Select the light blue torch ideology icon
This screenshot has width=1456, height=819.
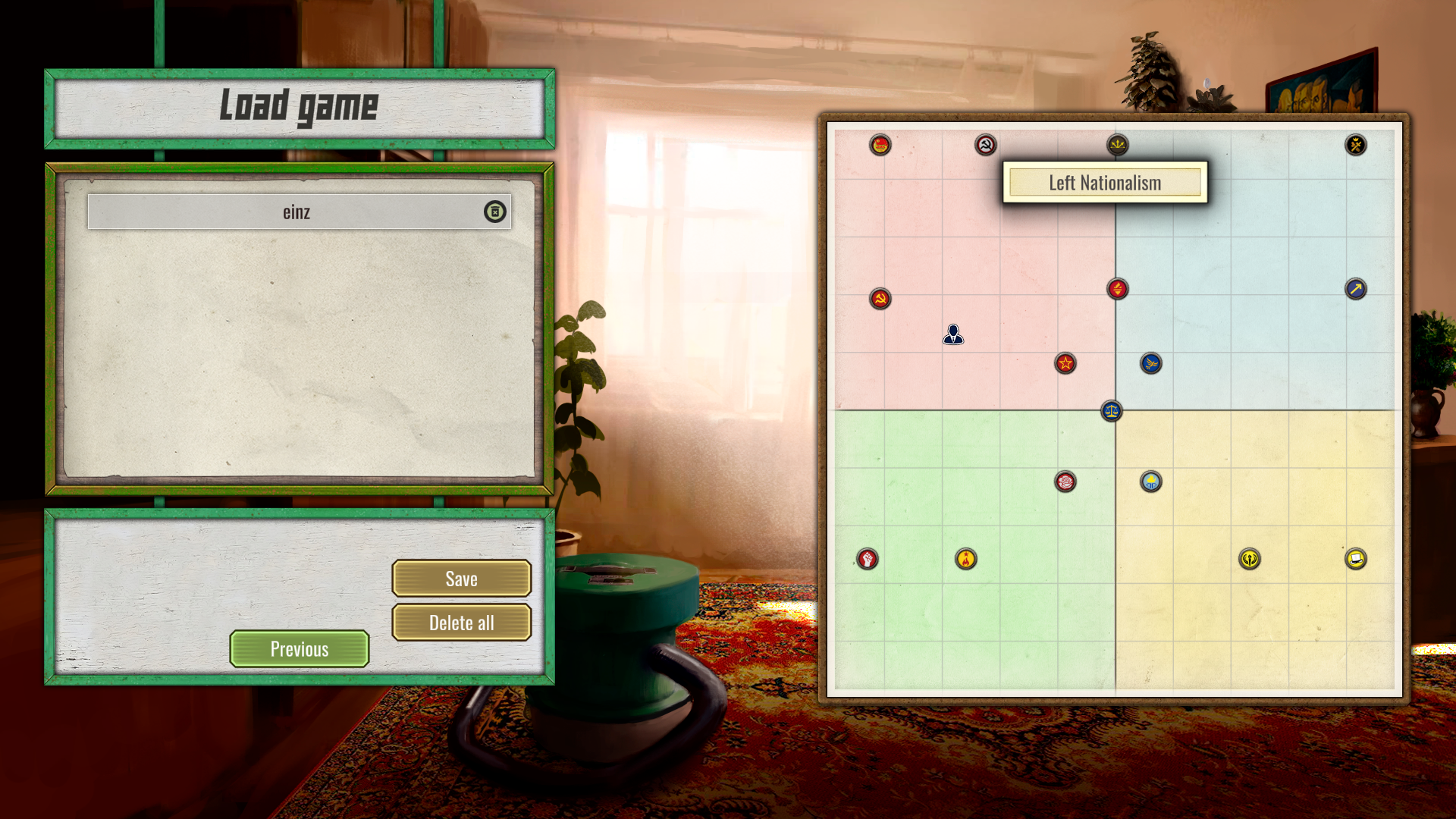(1151, 482)
